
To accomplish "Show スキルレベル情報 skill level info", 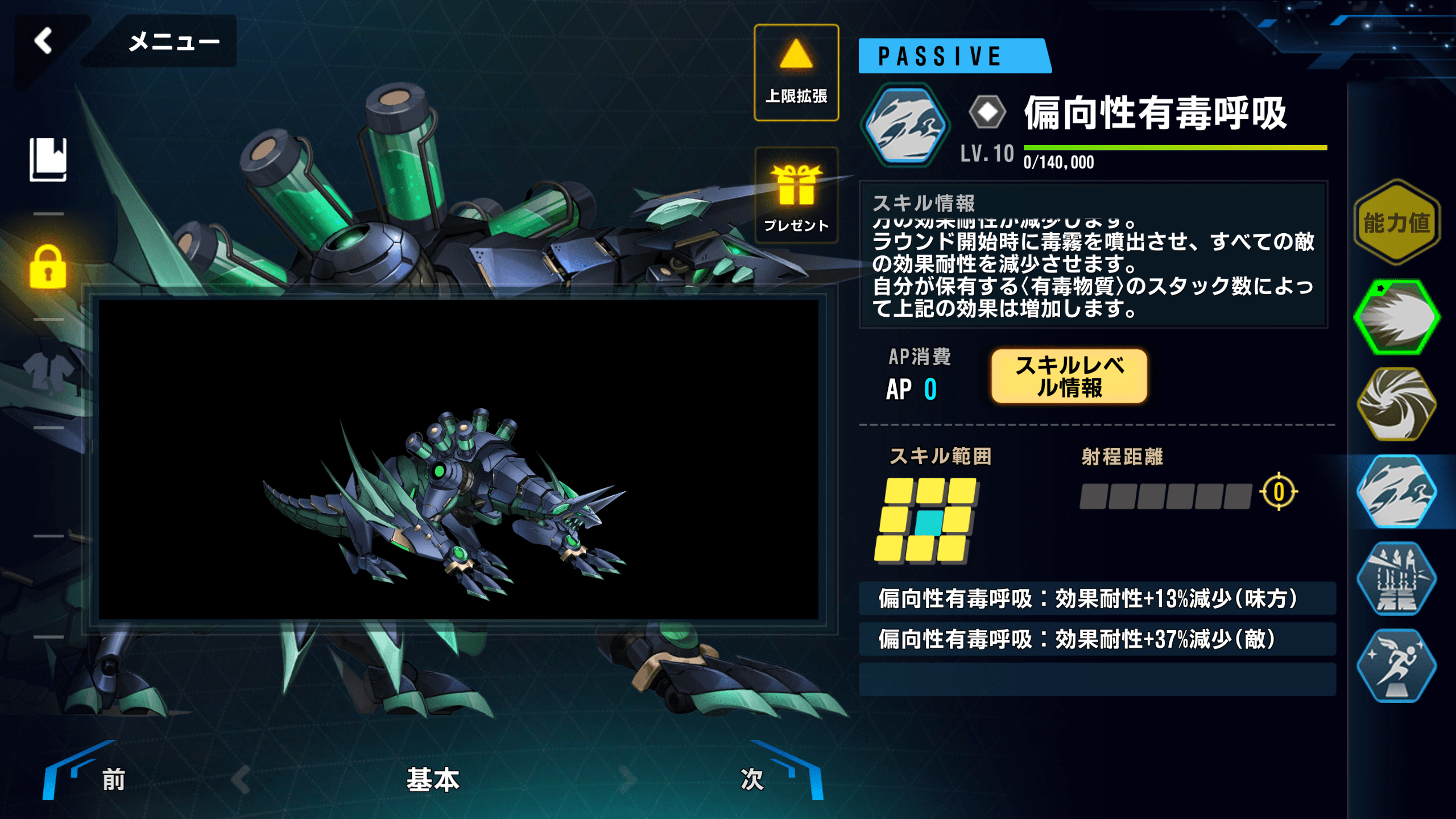I will pyautogui.click(x=1069, y=377).
